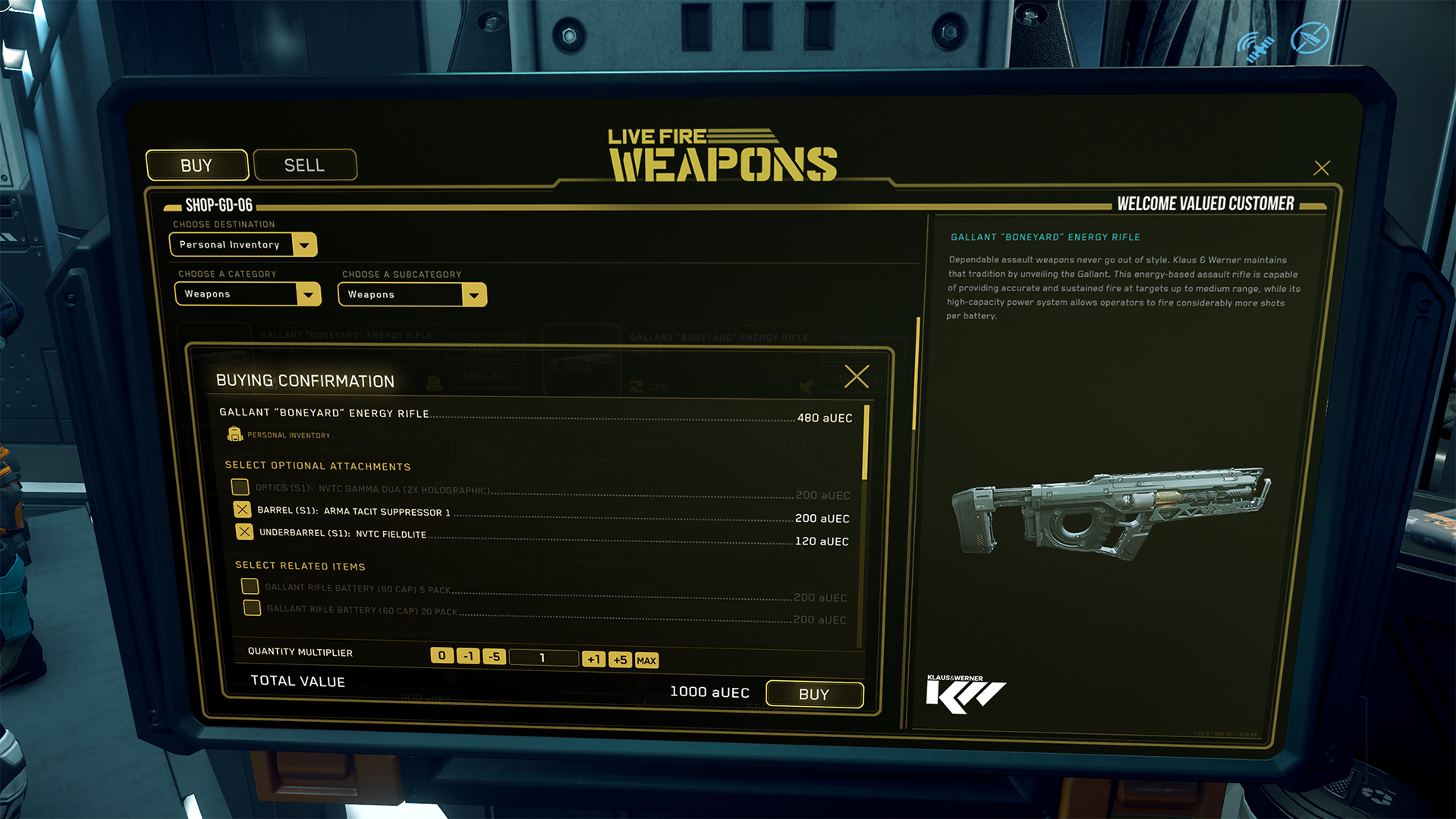
Task: Reset quantity multiplier with the 0 button
Action: click(x=442, y=655)
